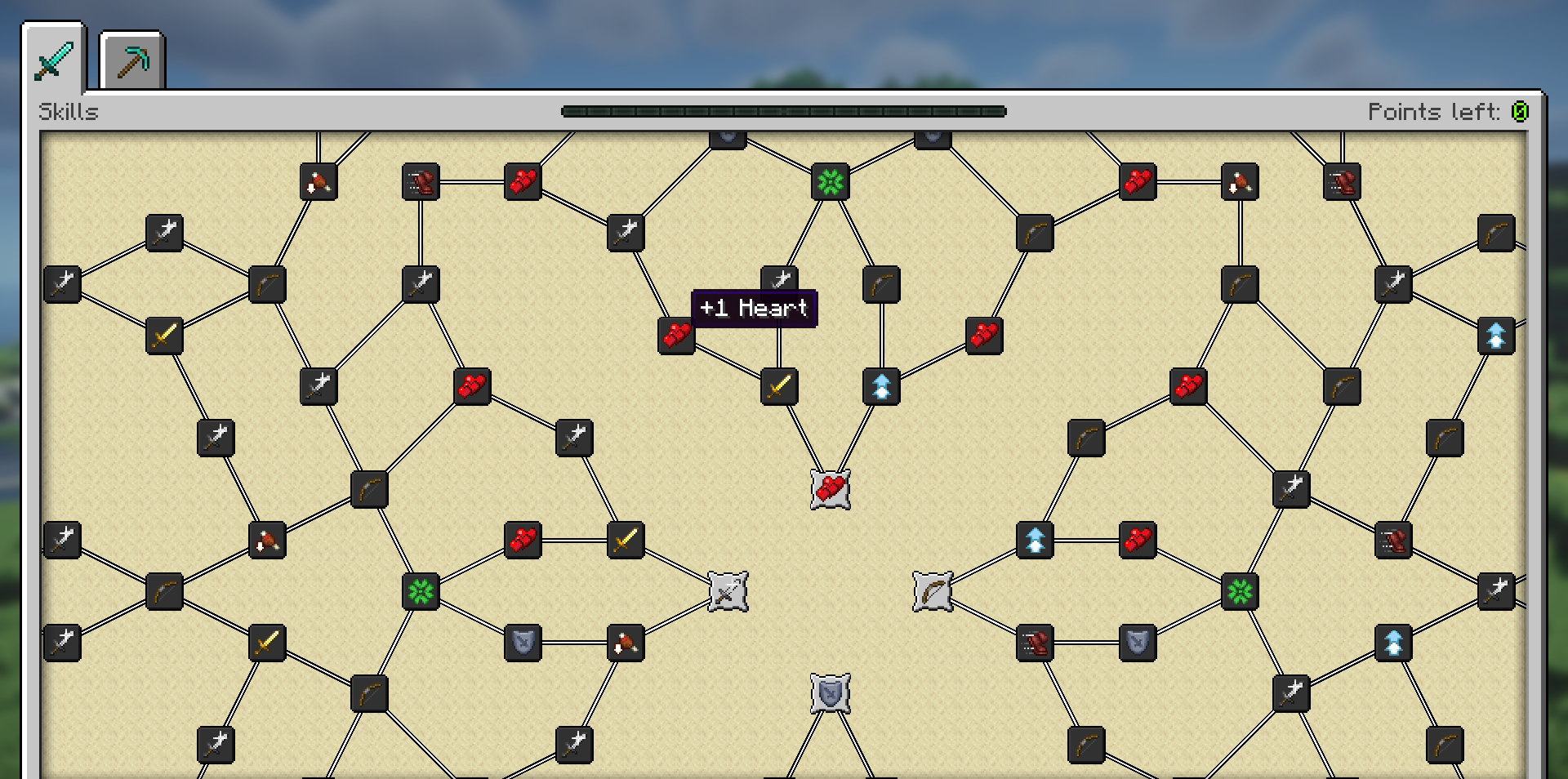1568x779 pixels.
Task: Select the diamond sword skills tab
Action: point(53,57)
